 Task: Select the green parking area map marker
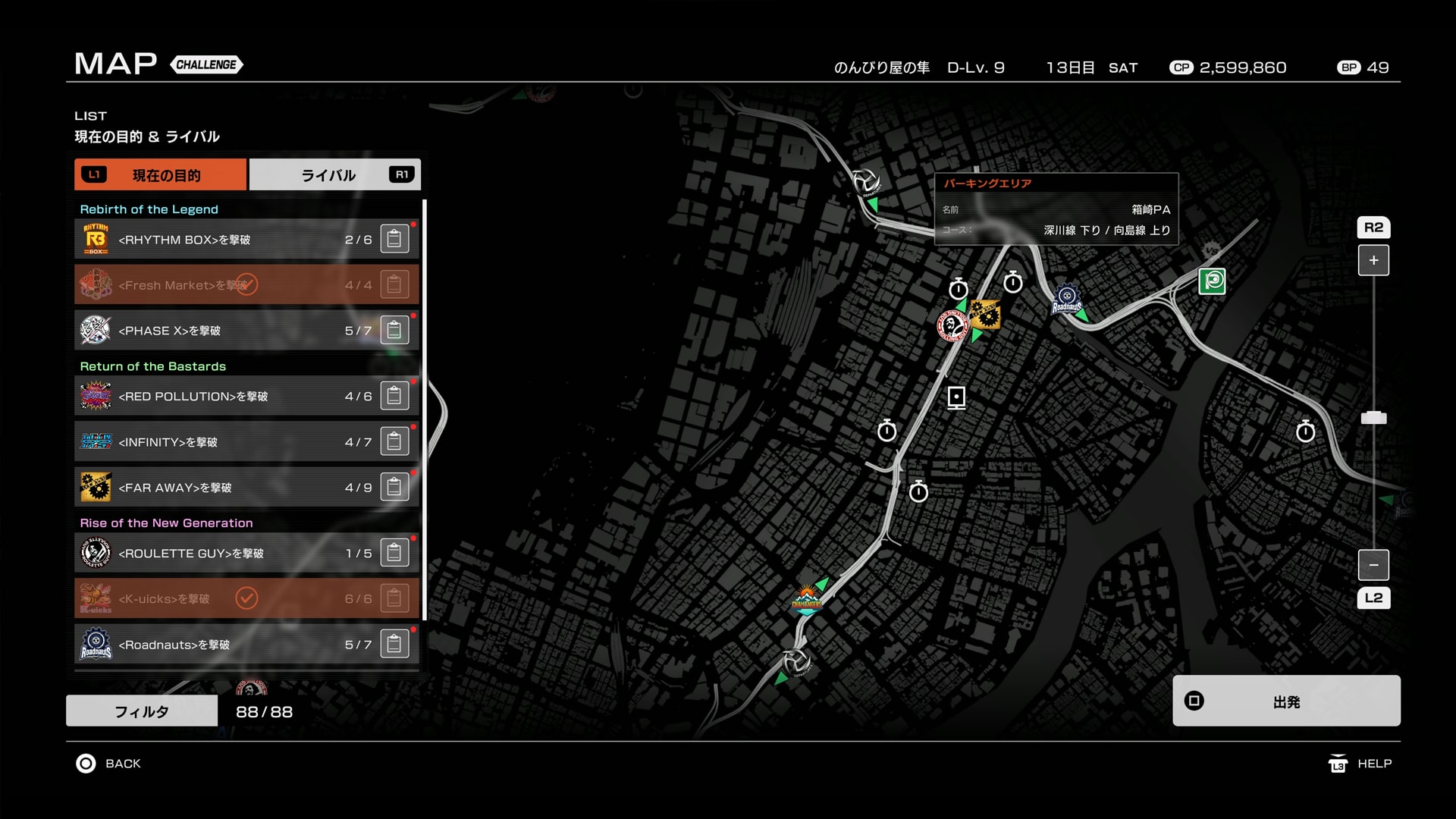pos(1212,281)
